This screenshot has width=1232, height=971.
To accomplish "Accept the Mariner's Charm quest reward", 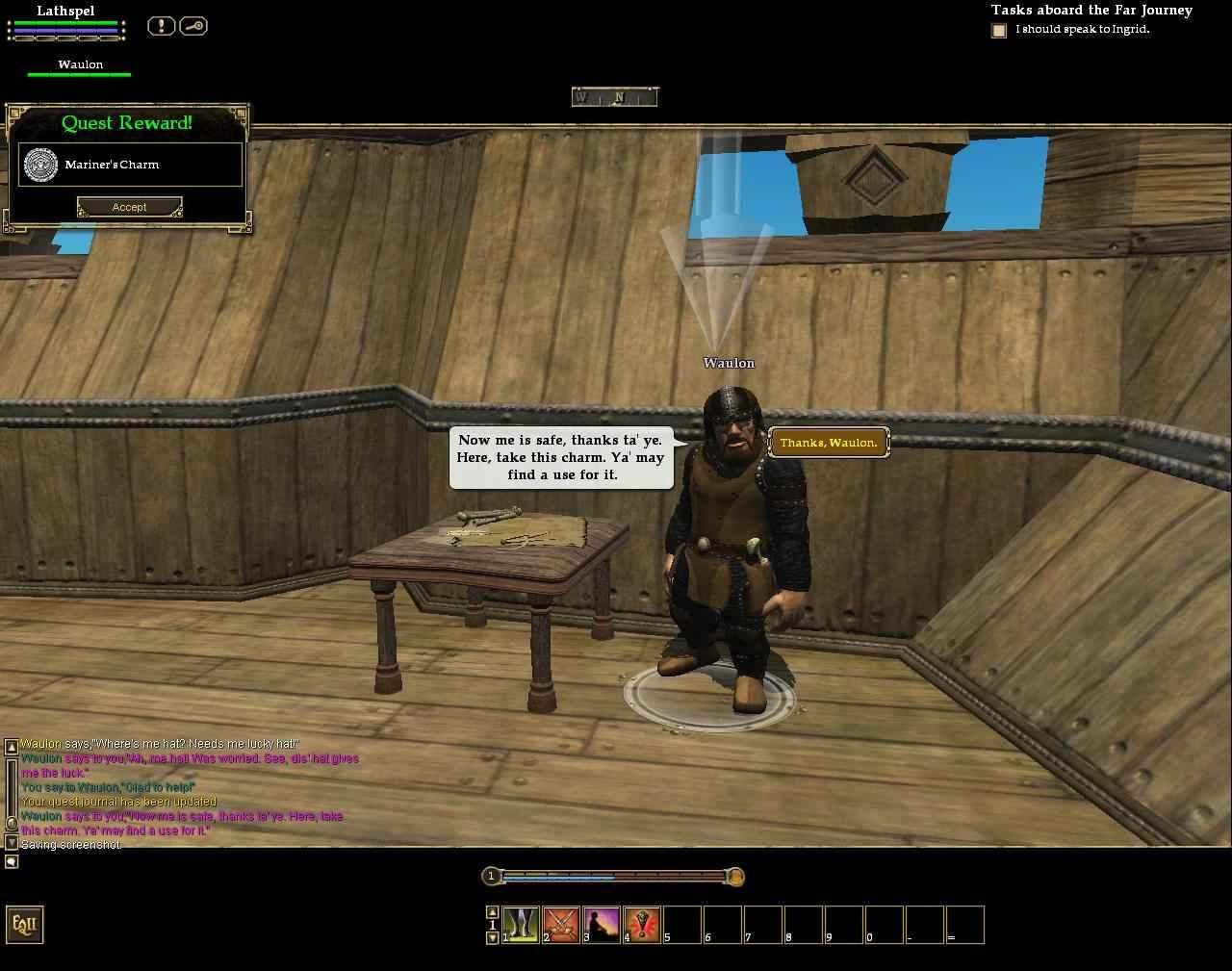I will coord(129,207).
